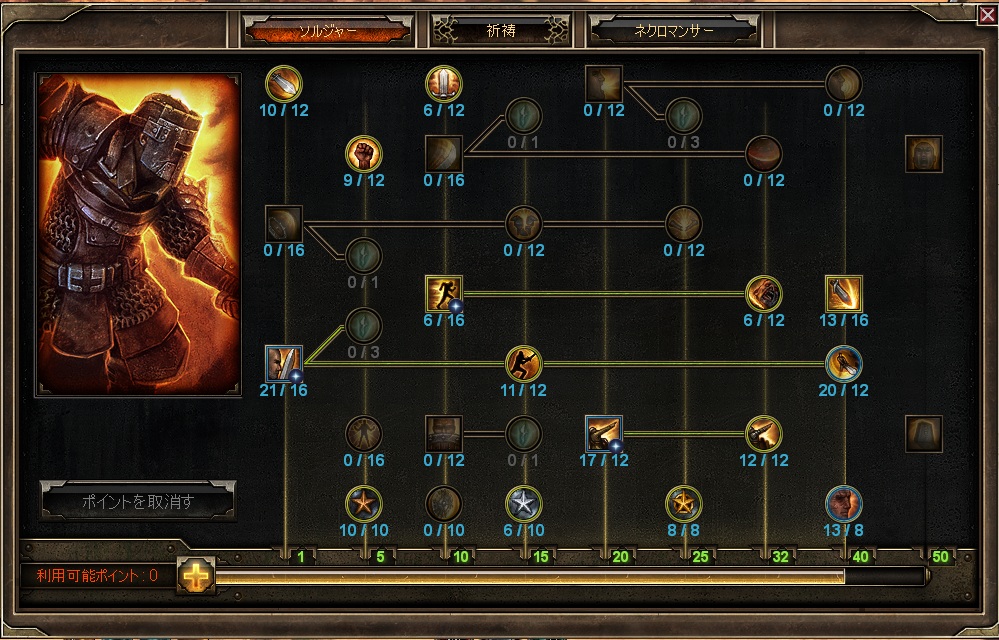Screen dimensions: 999x640
Task: Select the running figure skill at 6 / 16
Action: click(x=444, y=294)
